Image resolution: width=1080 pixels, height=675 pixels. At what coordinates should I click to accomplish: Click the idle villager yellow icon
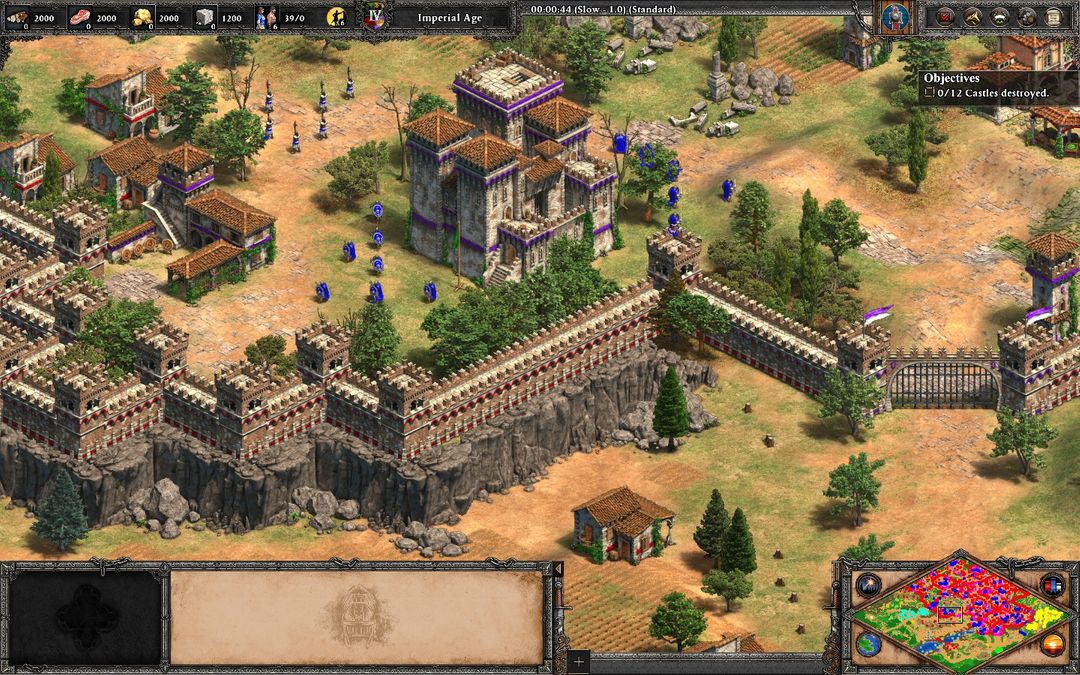pyautogui.click(x=339, y=16)
